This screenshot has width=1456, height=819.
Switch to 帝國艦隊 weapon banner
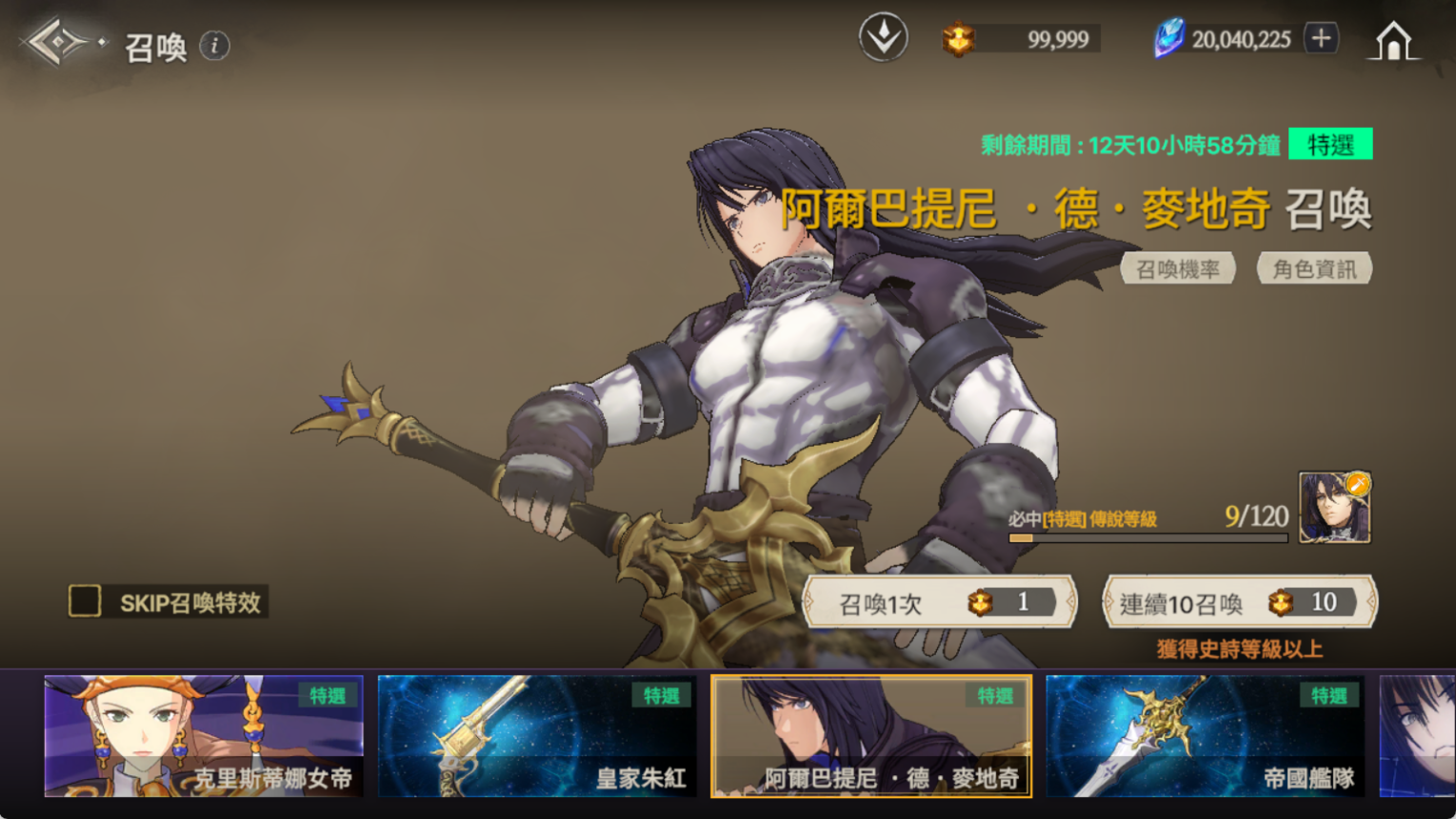(1205, 735)
